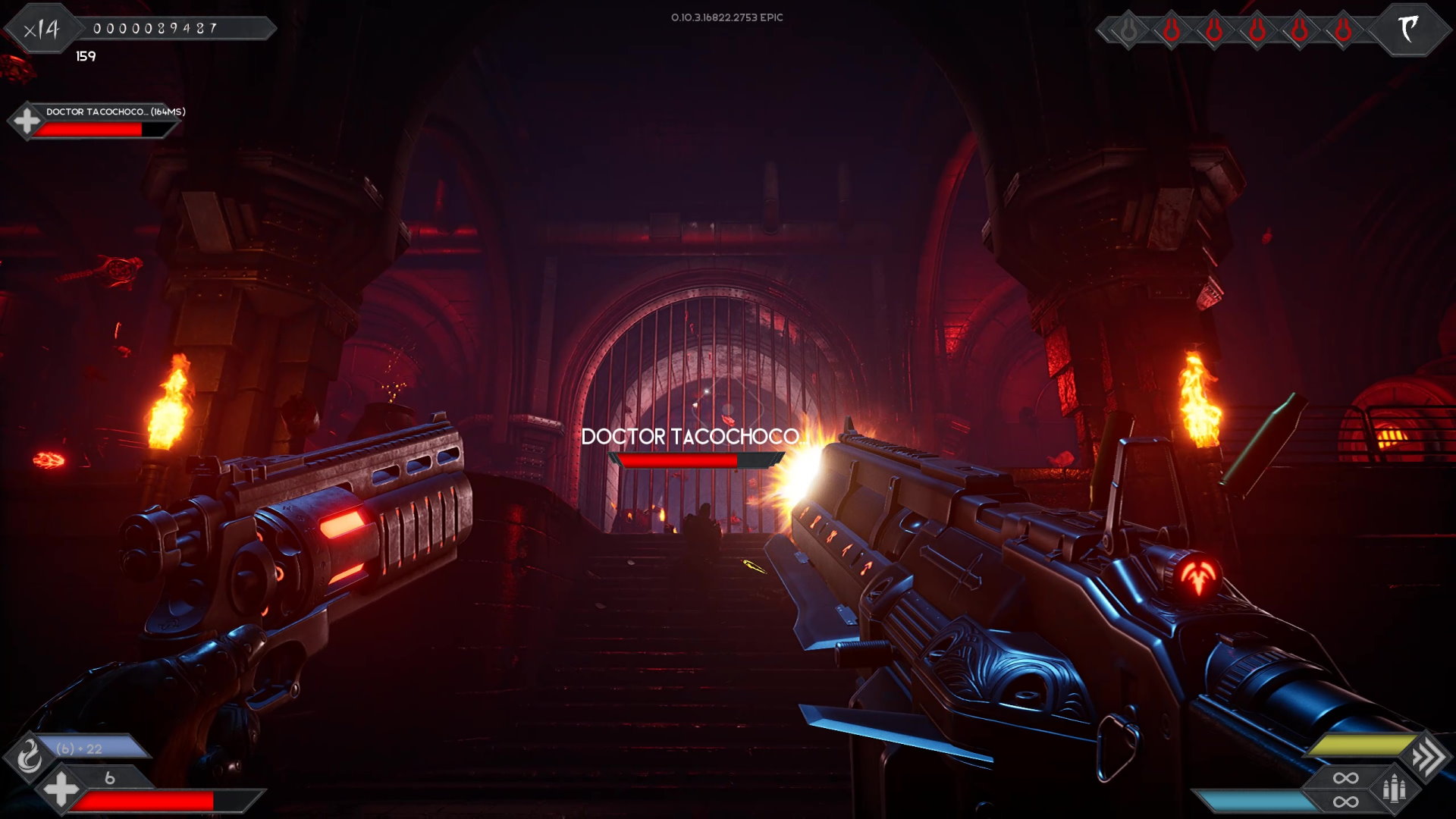Screen dimensions: 1456x819
Task: Select the greyed-out rune slot
Action: click(1128, 30)
